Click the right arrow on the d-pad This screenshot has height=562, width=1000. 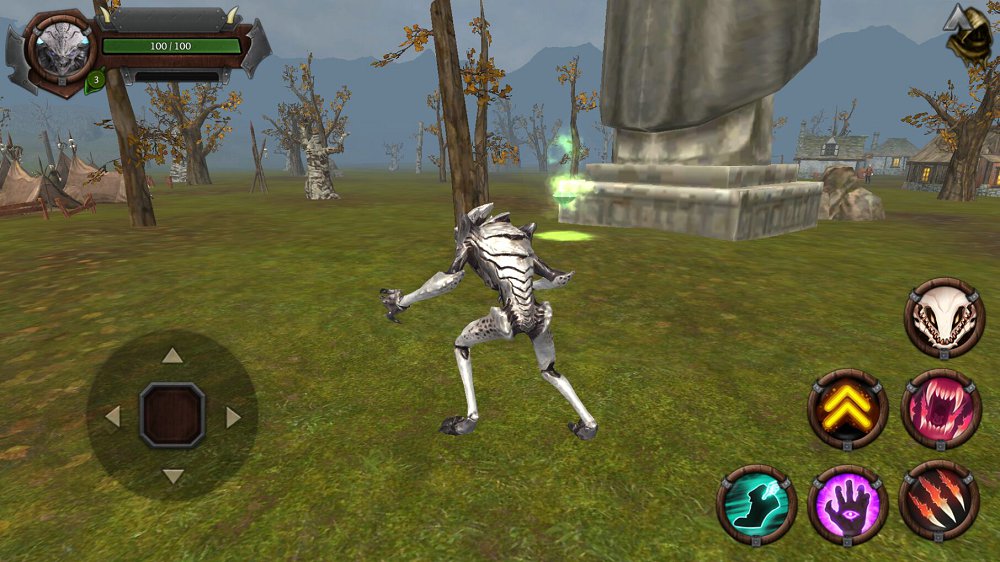pyautogui.click(x=233, y=416)
